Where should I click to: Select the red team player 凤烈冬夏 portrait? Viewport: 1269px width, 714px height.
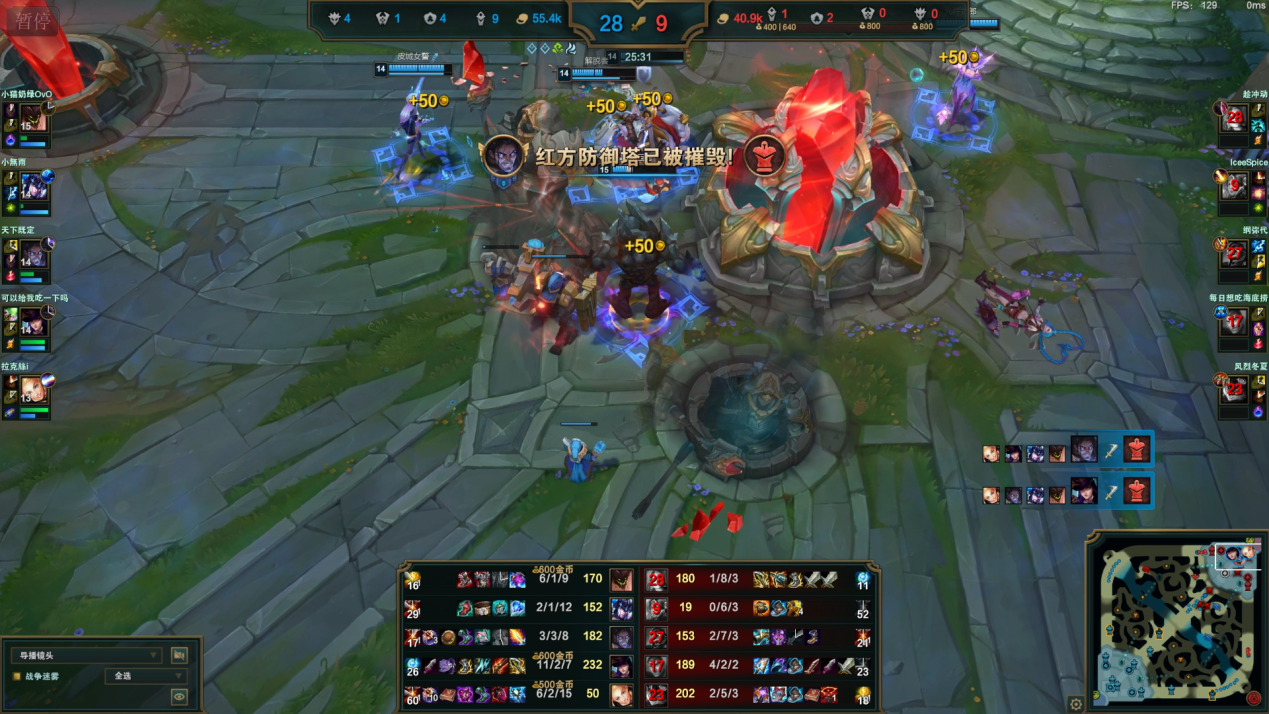pos(1234,391)
